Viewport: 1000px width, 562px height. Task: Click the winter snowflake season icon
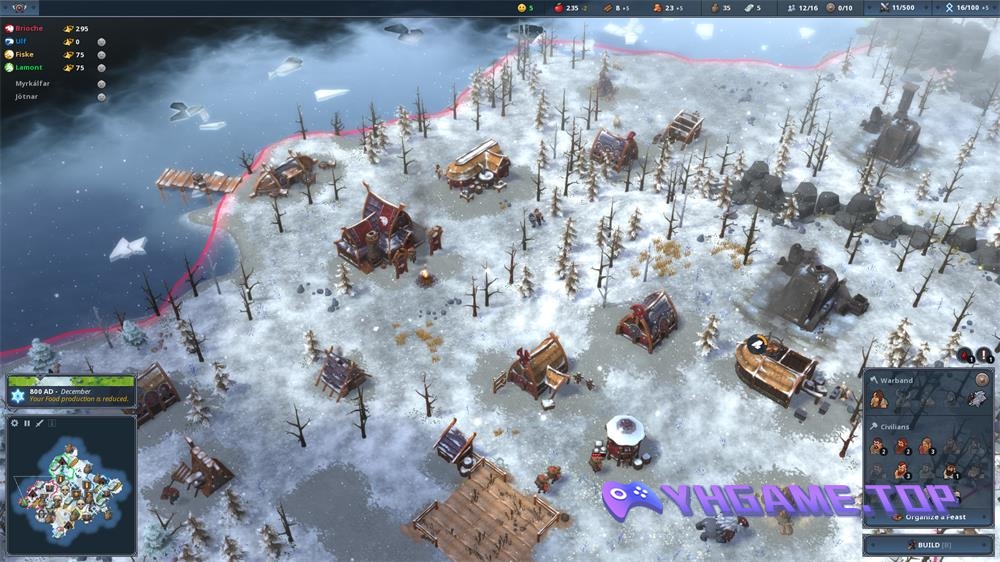pos(17,395)
